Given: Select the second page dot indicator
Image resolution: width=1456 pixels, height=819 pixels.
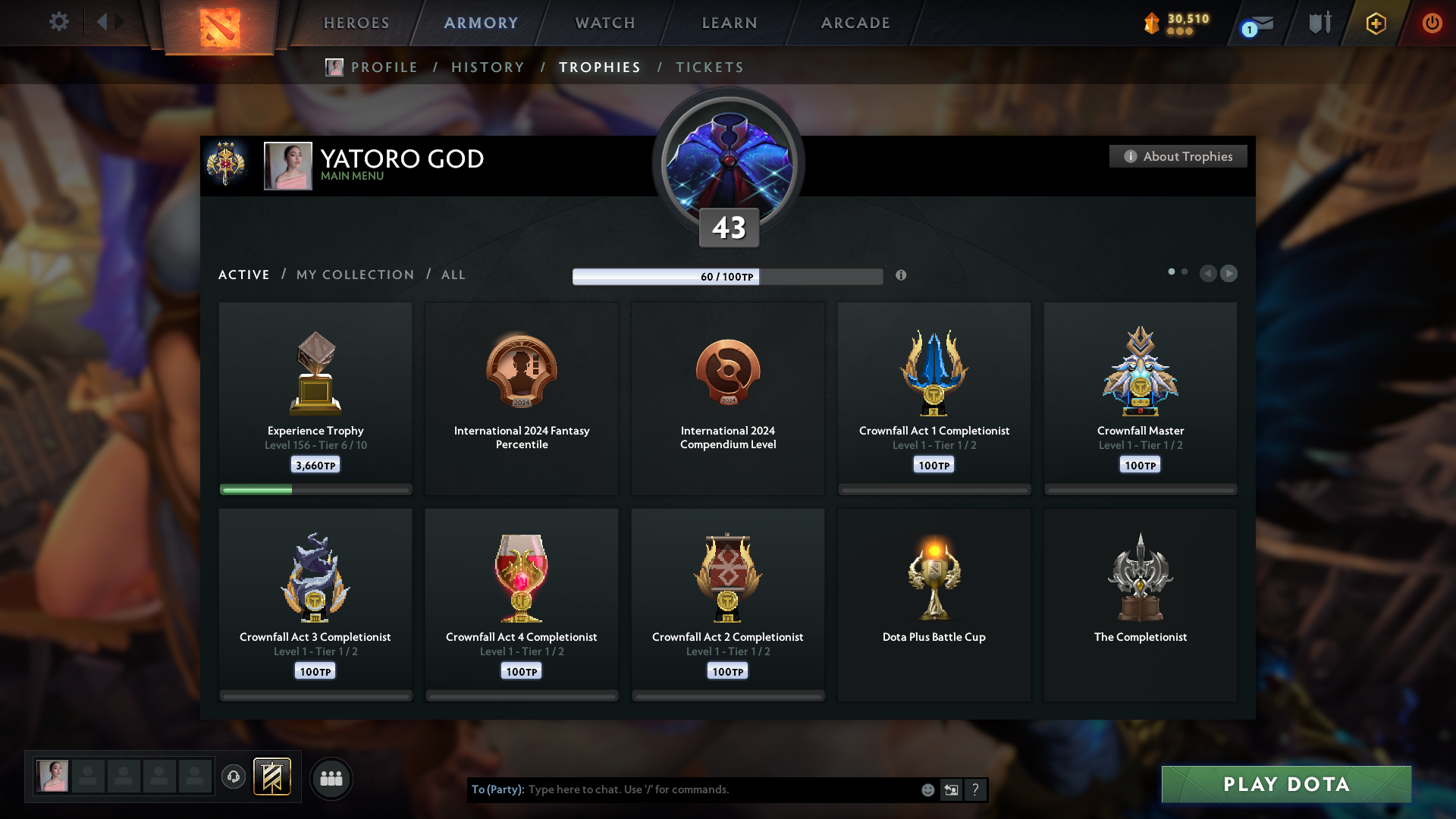Looking at the screenshot, I should (x=1185, y=270).
